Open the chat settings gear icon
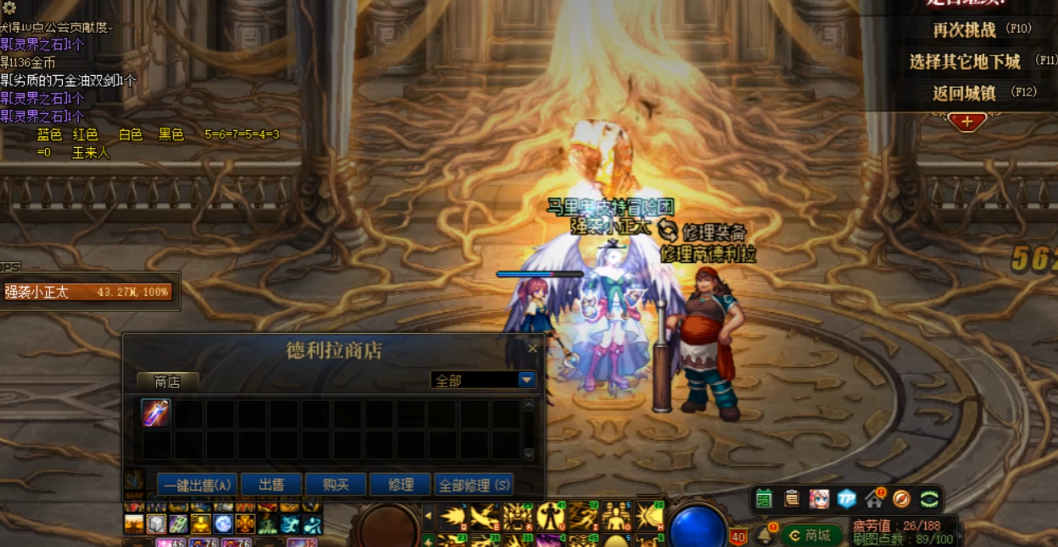Screen dimensions: 1058x547 coord(9,8)
